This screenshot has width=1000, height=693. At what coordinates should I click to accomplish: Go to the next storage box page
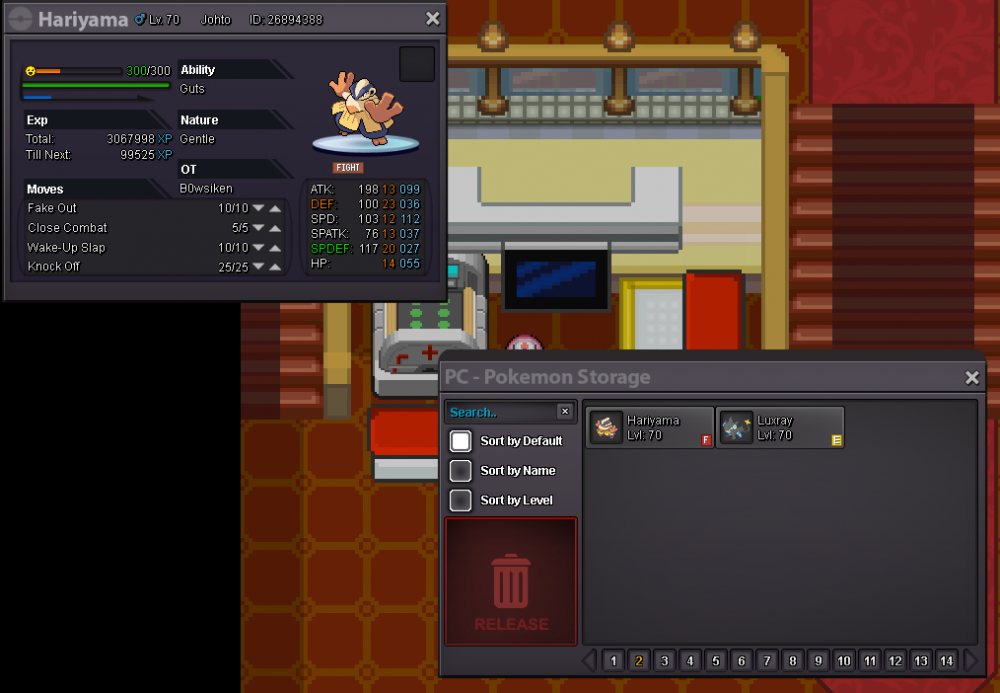[970, 660]
